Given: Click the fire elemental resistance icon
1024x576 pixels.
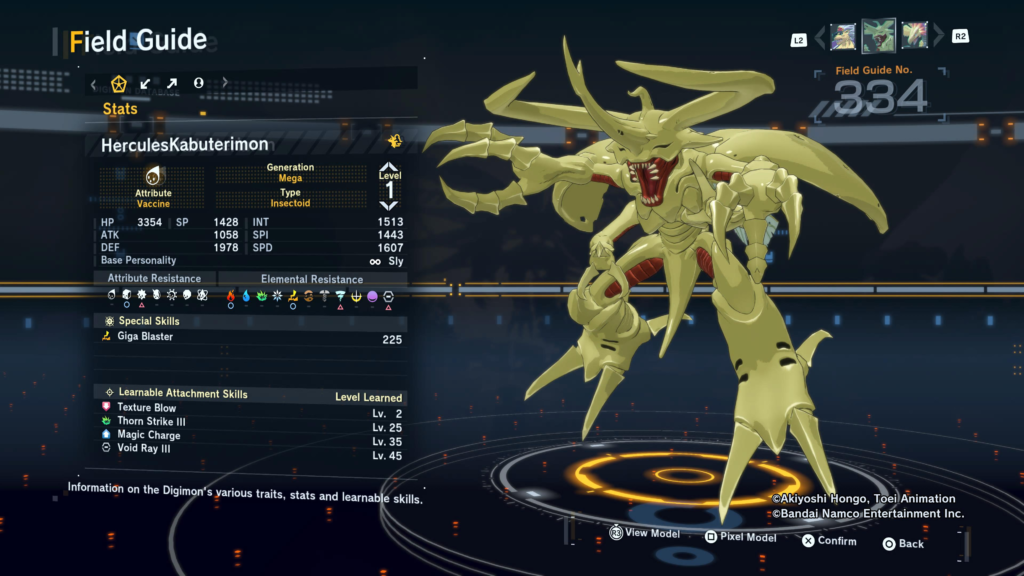Looking at the screenshot, I should [x=231, y=296].
